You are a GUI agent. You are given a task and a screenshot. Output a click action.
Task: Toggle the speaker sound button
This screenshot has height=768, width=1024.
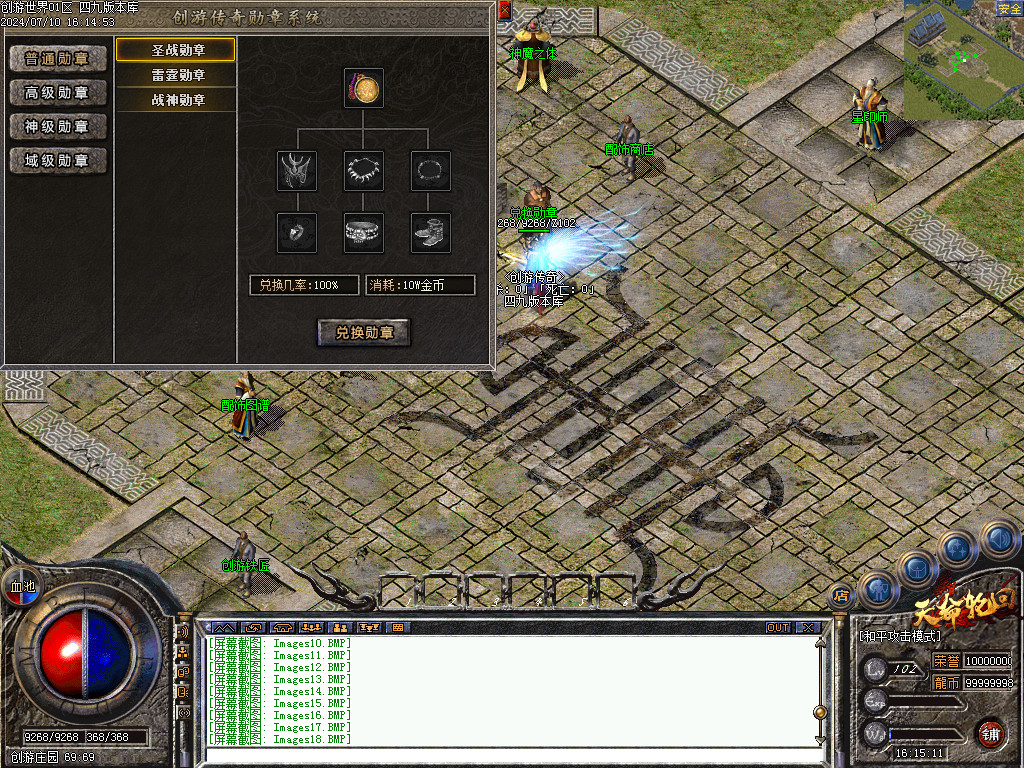(x=1001, y=540)
